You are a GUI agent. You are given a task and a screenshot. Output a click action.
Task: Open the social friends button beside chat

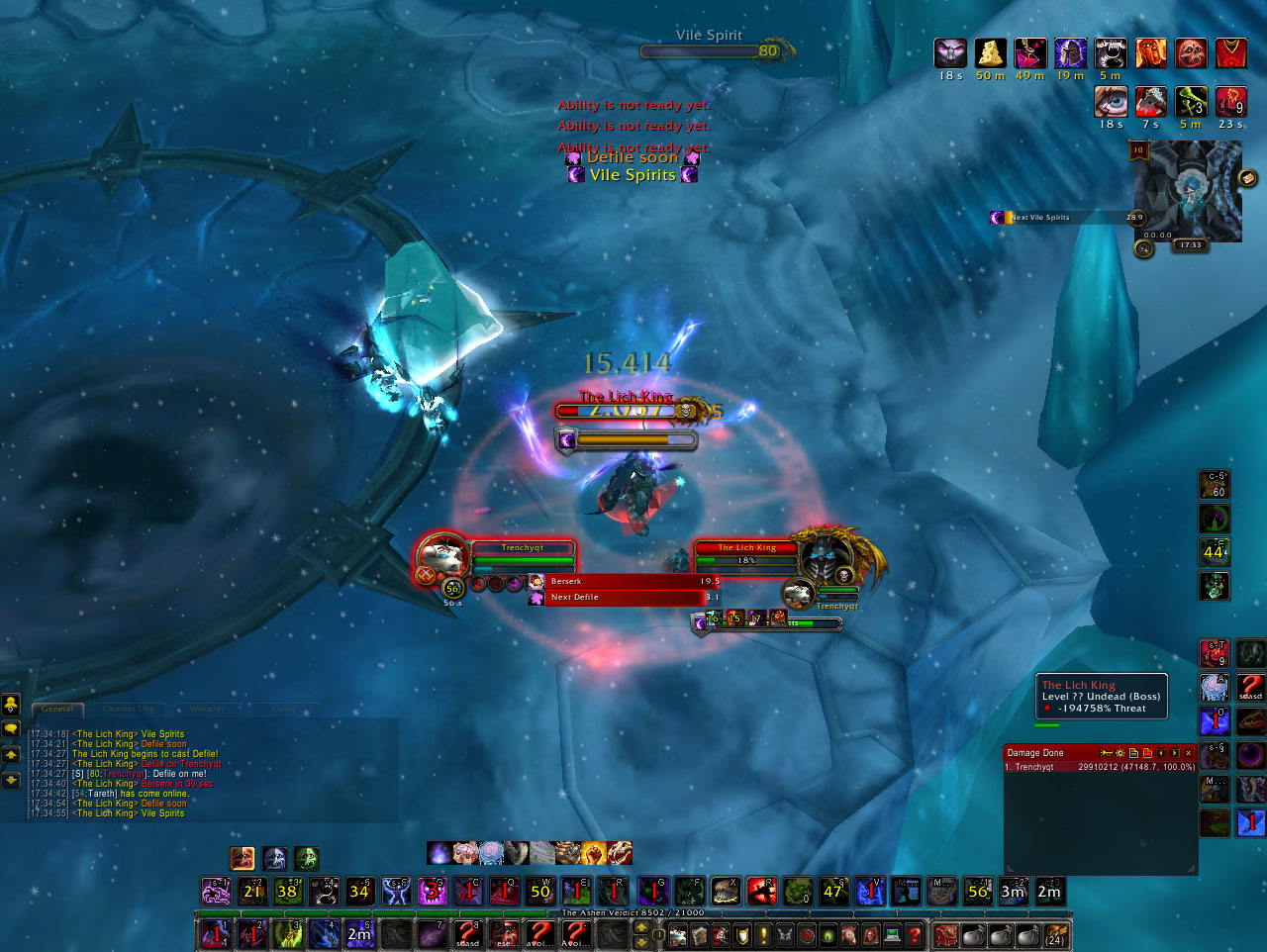[x=11, y=705]
